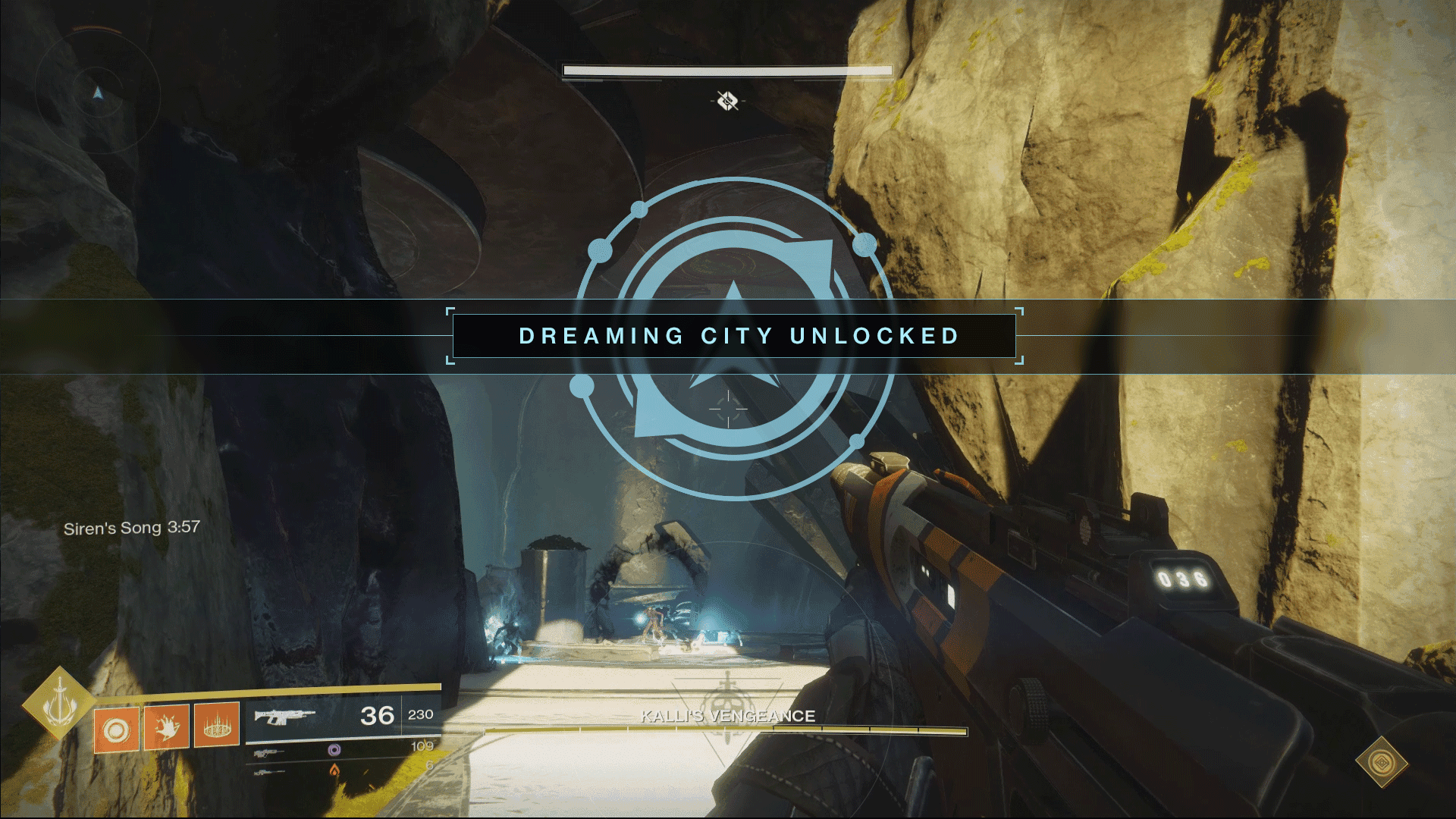Trigger the barricade class ability icon
This screenshot has height=819, width=1456.
coord(217,726)
